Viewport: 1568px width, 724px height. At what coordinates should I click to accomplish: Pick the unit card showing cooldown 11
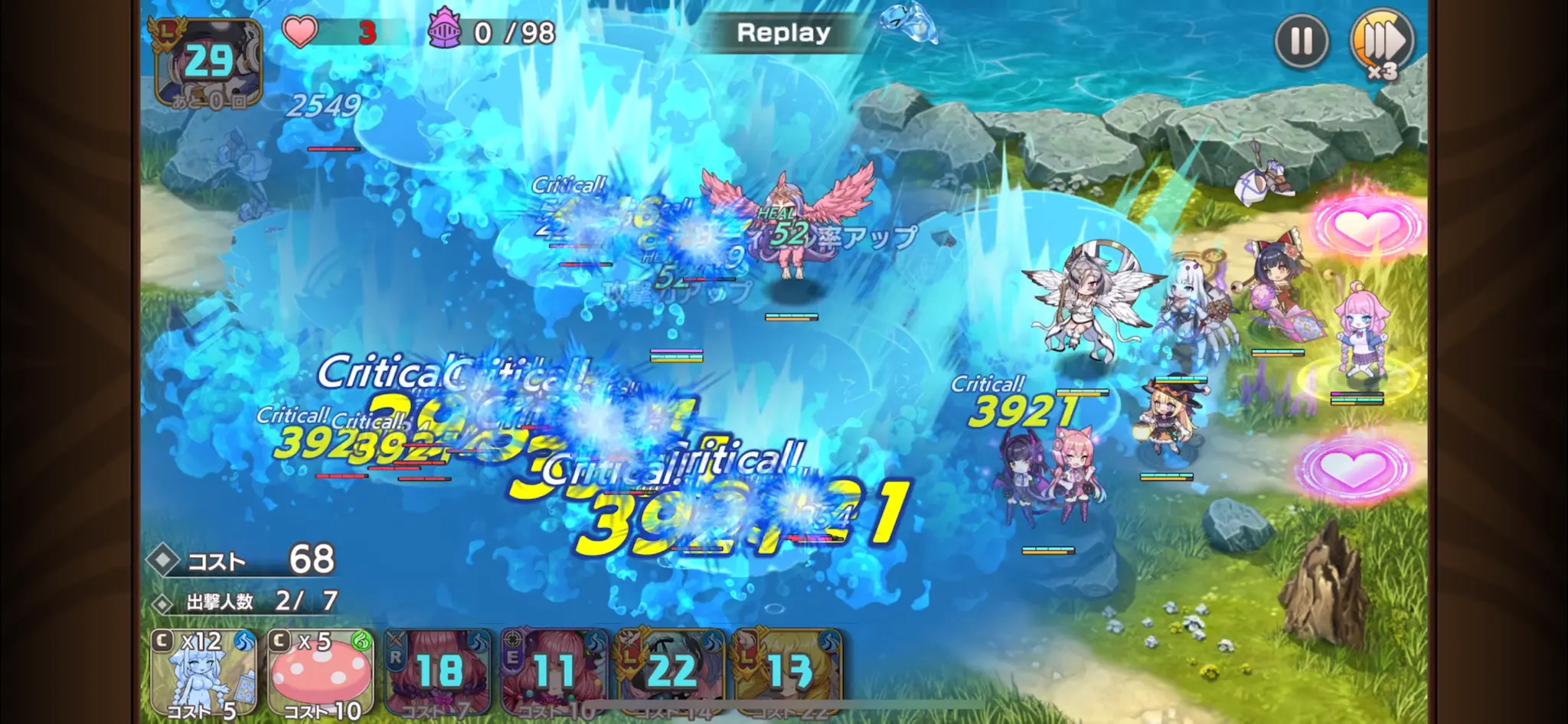[x=555, y=673]
